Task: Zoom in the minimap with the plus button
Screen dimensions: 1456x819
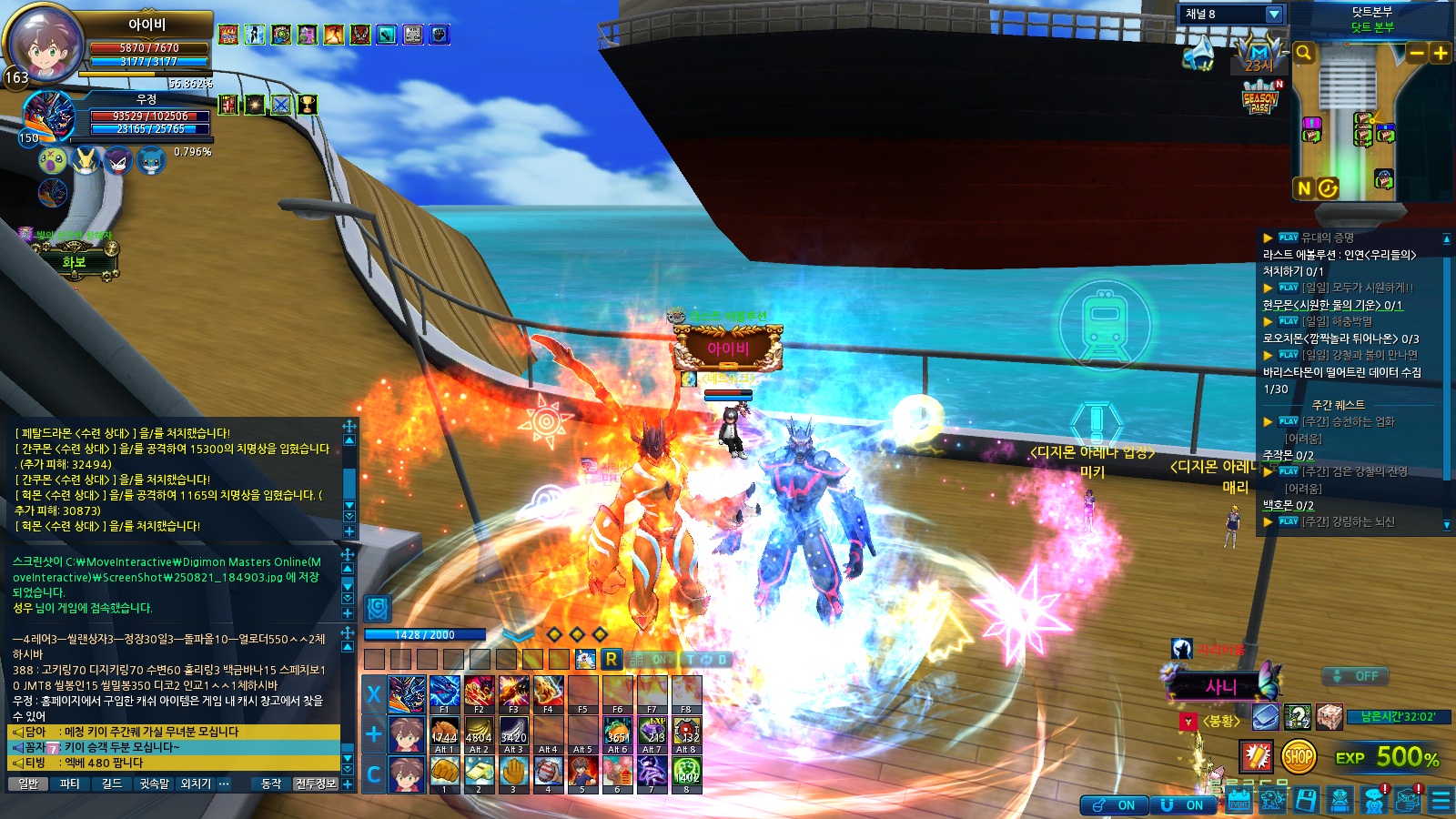Action: point(1441,54)
